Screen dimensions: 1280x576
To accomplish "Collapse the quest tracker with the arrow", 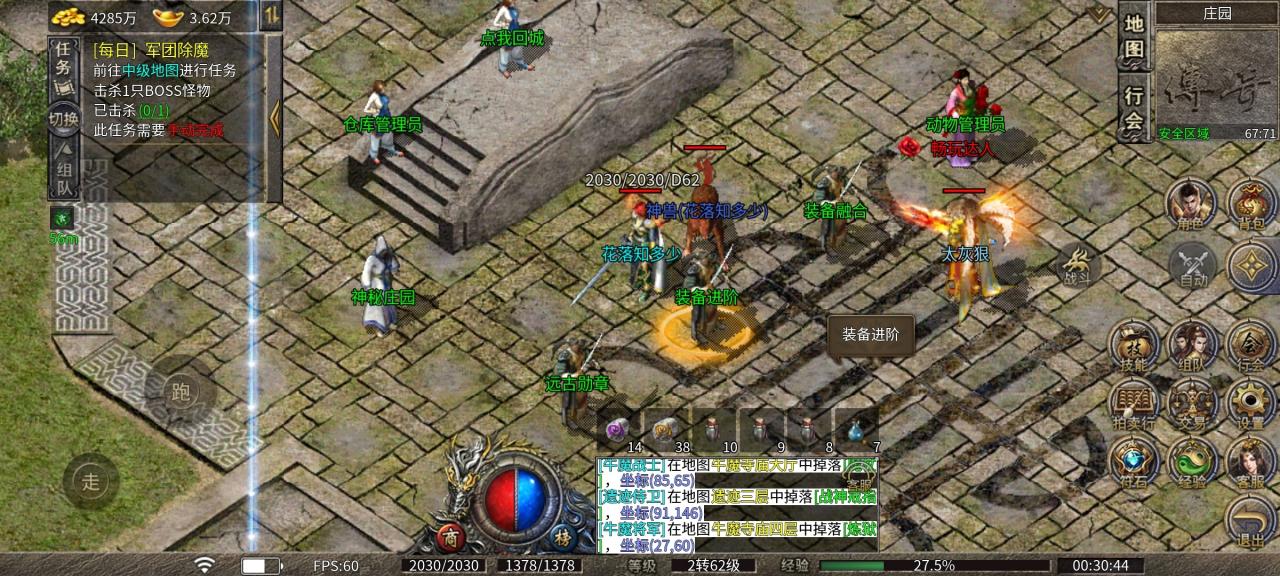I will pyautogui.click(x=274, y=117).
